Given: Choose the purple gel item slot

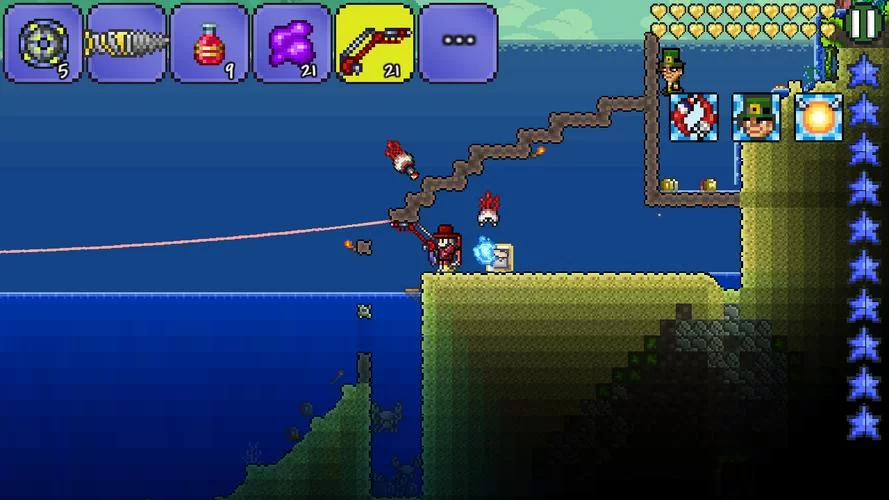Looking at the screenshot, I should 292,43.
